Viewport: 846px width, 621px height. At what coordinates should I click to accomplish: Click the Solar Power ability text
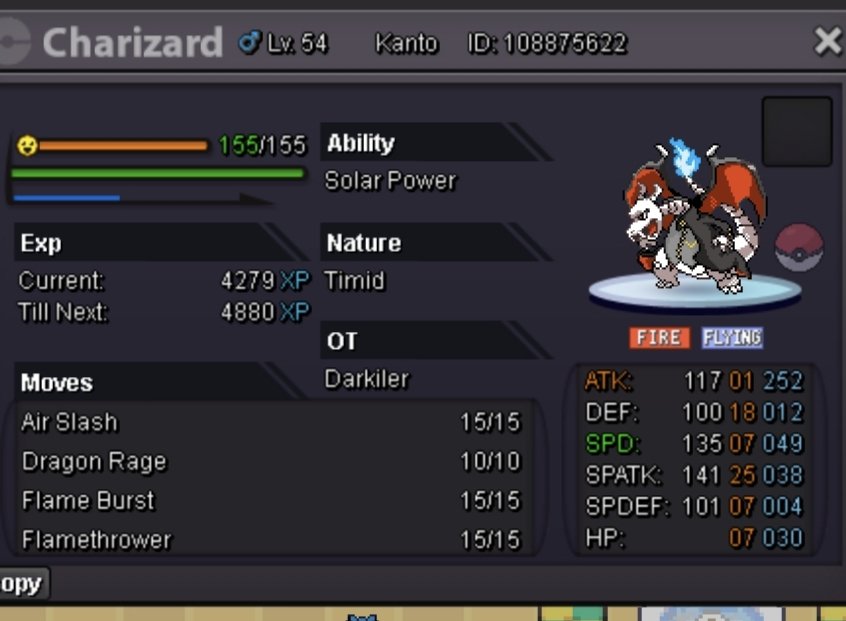pyautogui.click(x=390, y=181)
